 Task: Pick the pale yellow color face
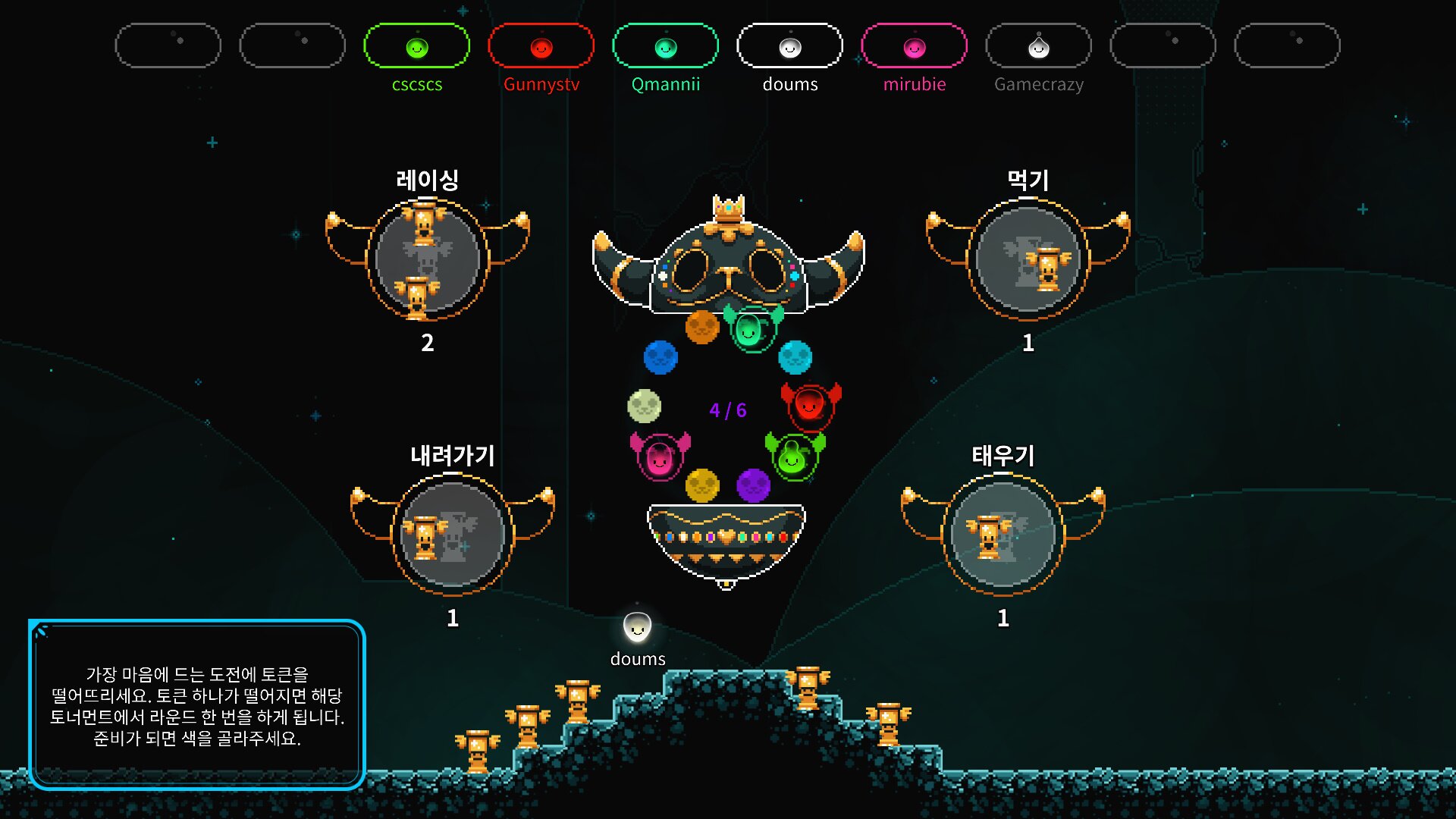tap(645, 406)
